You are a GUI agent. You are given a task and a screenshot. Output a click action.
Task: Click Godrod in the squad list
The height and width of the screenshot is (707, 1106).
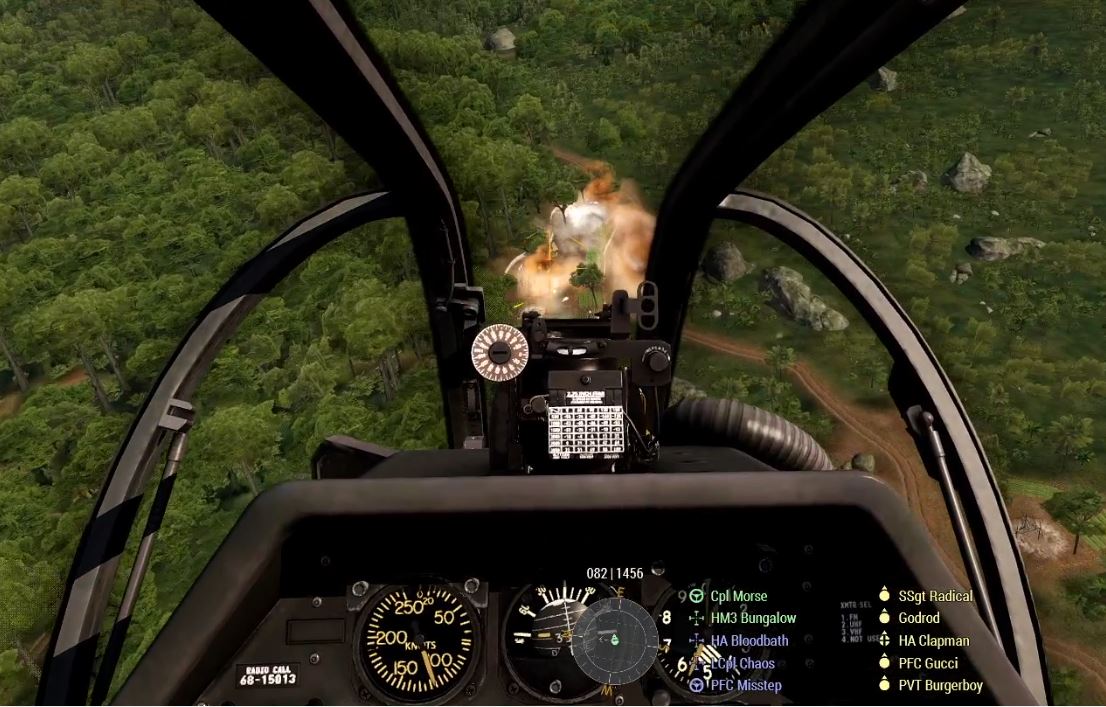click(x=919, y=618)
